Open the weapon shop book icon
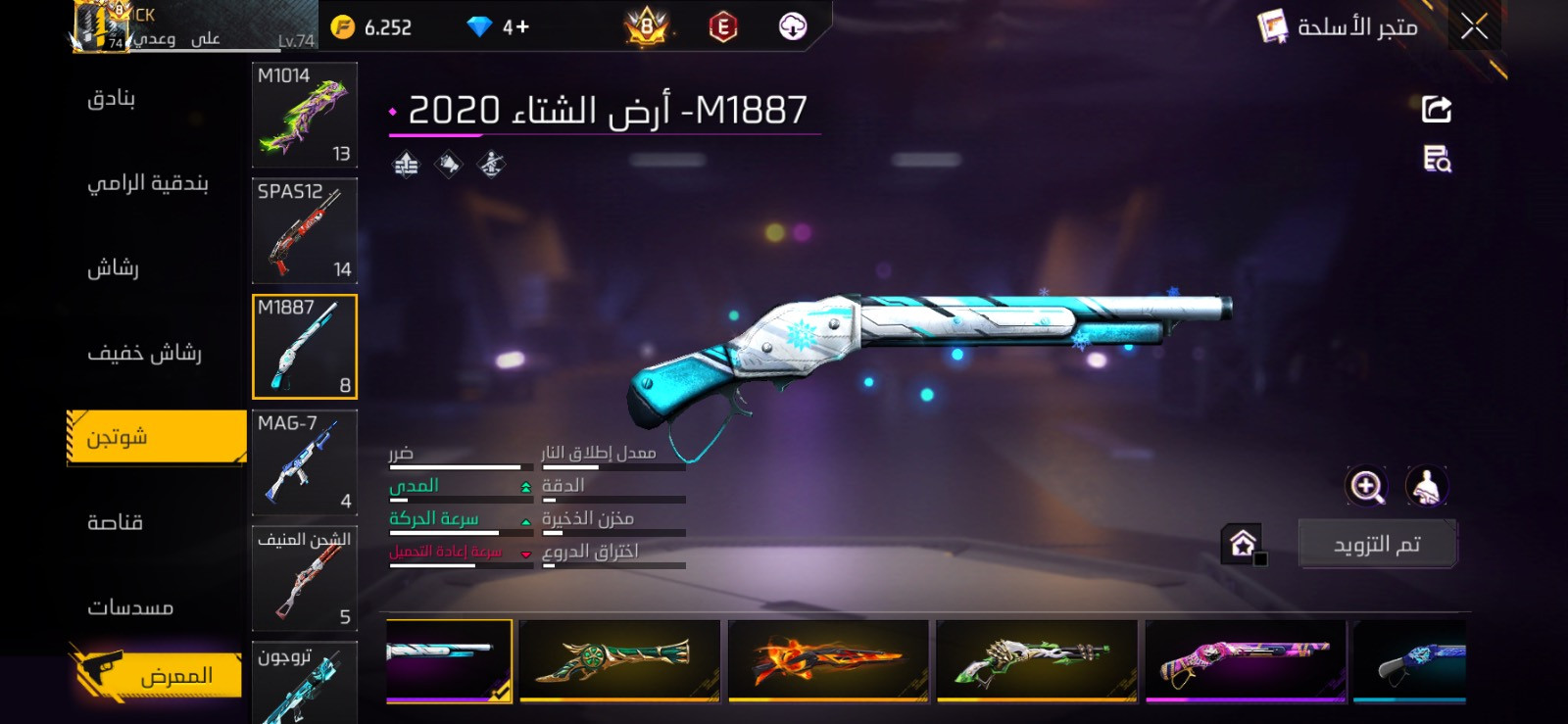 point(1272,26)
